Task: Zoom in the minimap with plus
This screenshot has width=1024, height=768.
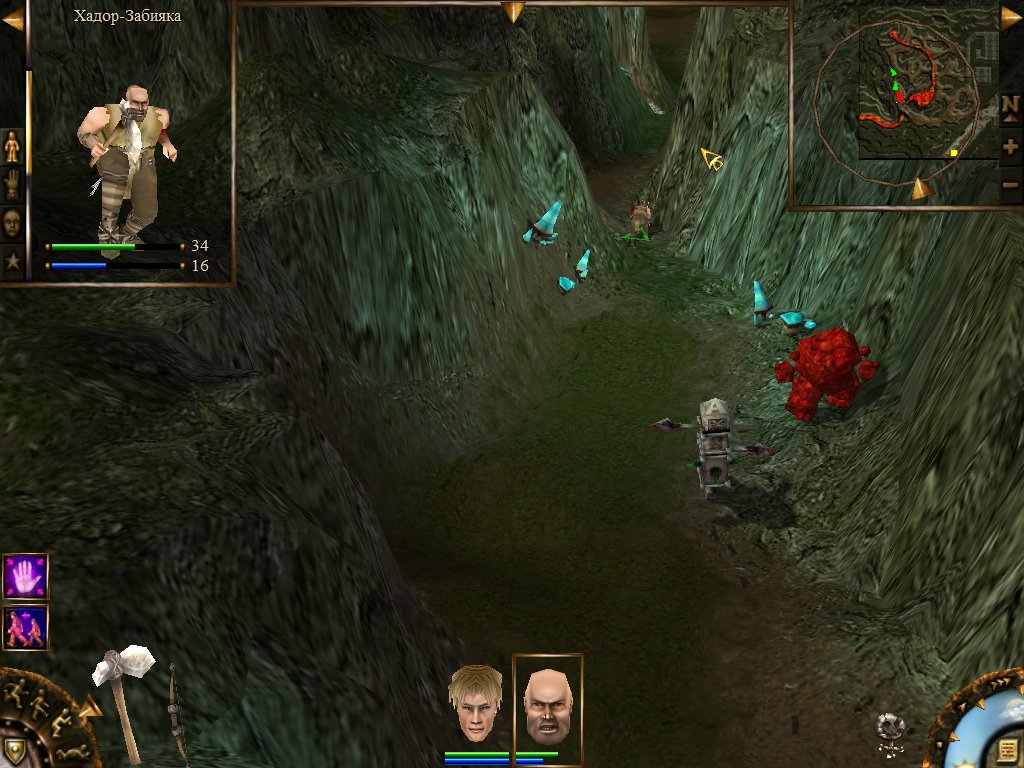Action: [1010, 146]
